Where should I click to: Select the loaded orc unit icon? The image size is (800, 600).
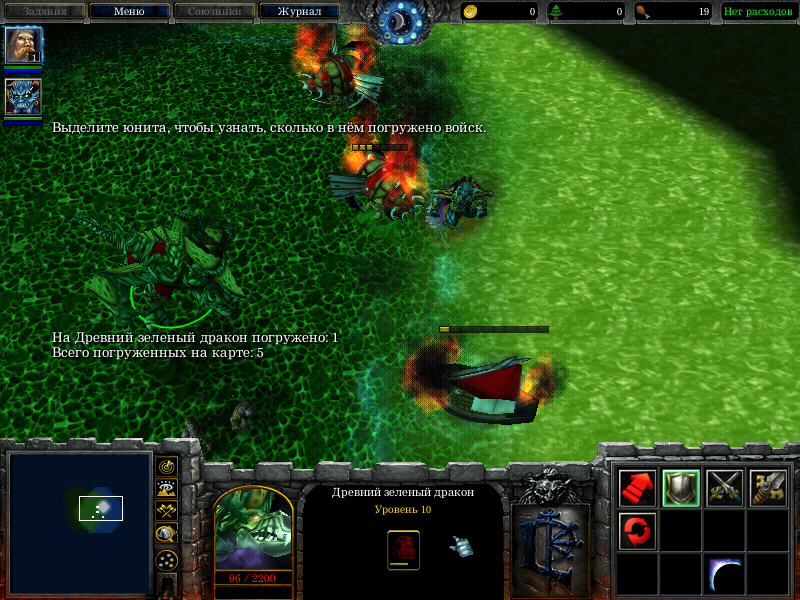pos(403,548)
